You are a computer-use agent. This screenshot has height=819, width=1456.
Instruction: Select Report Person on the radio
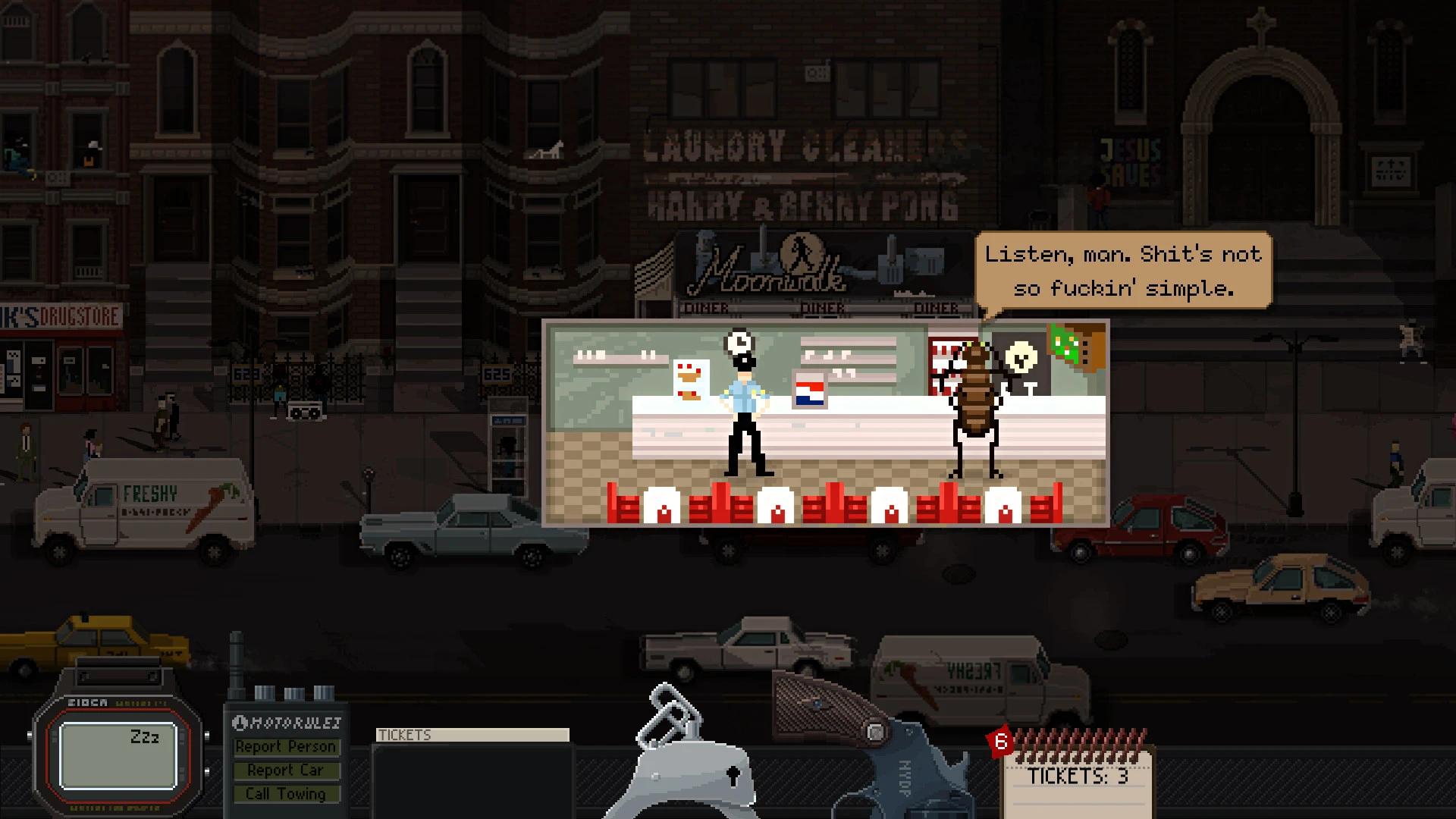point(285,747)
